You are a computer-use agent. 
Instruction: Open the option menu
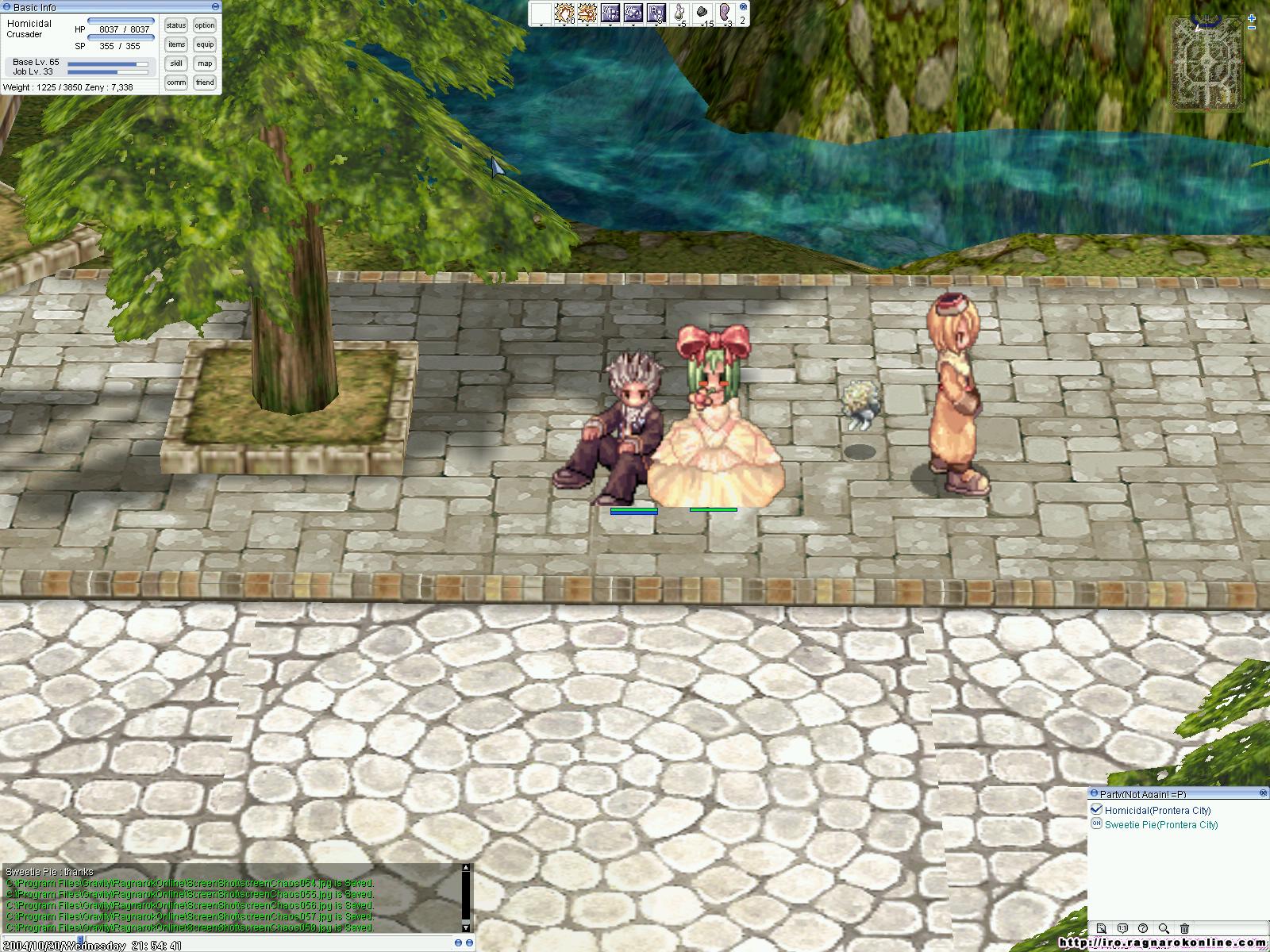[205, 25]
